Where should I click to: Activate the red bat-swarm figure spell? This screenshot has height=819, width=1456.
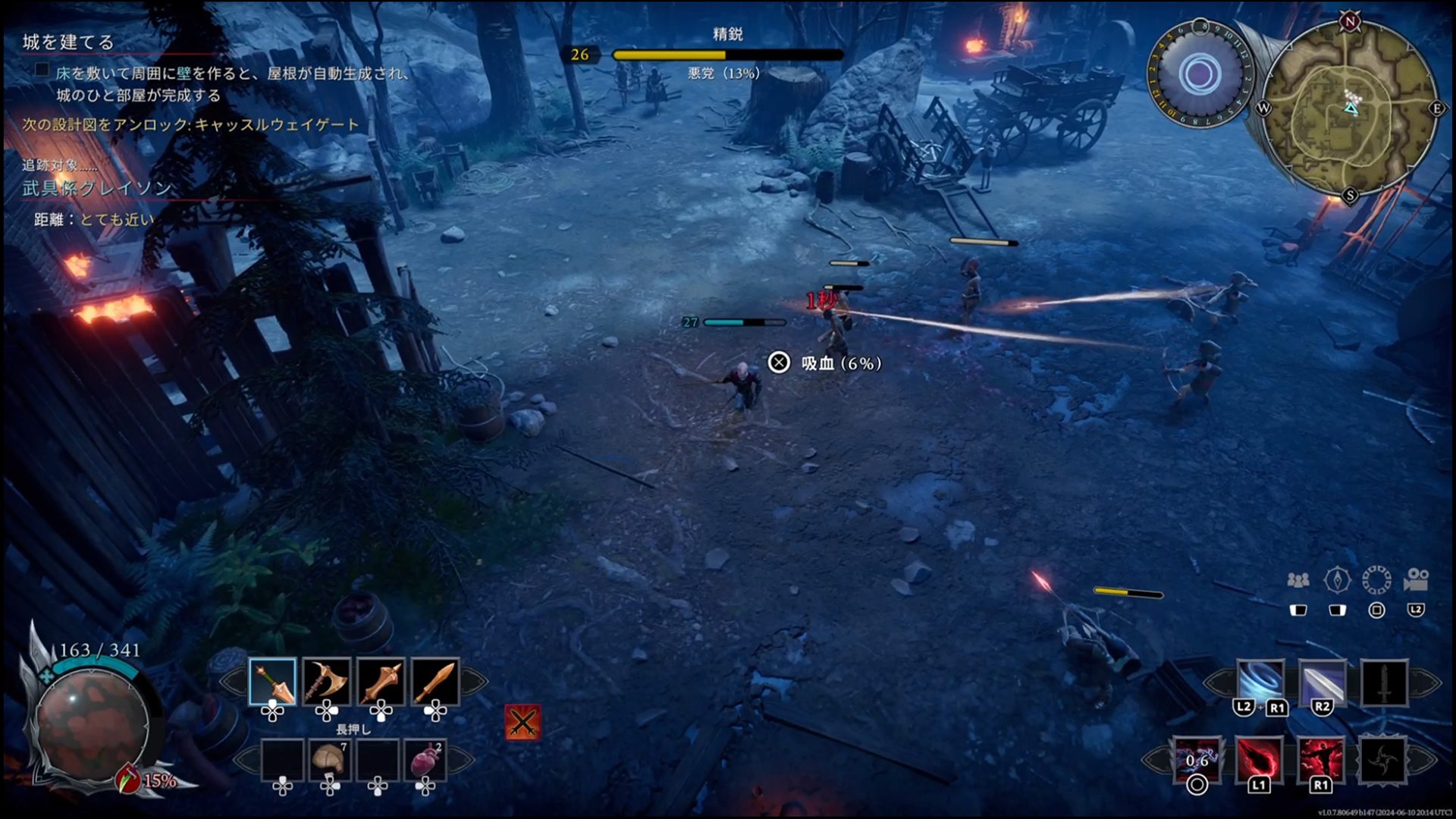(1321, 759)
